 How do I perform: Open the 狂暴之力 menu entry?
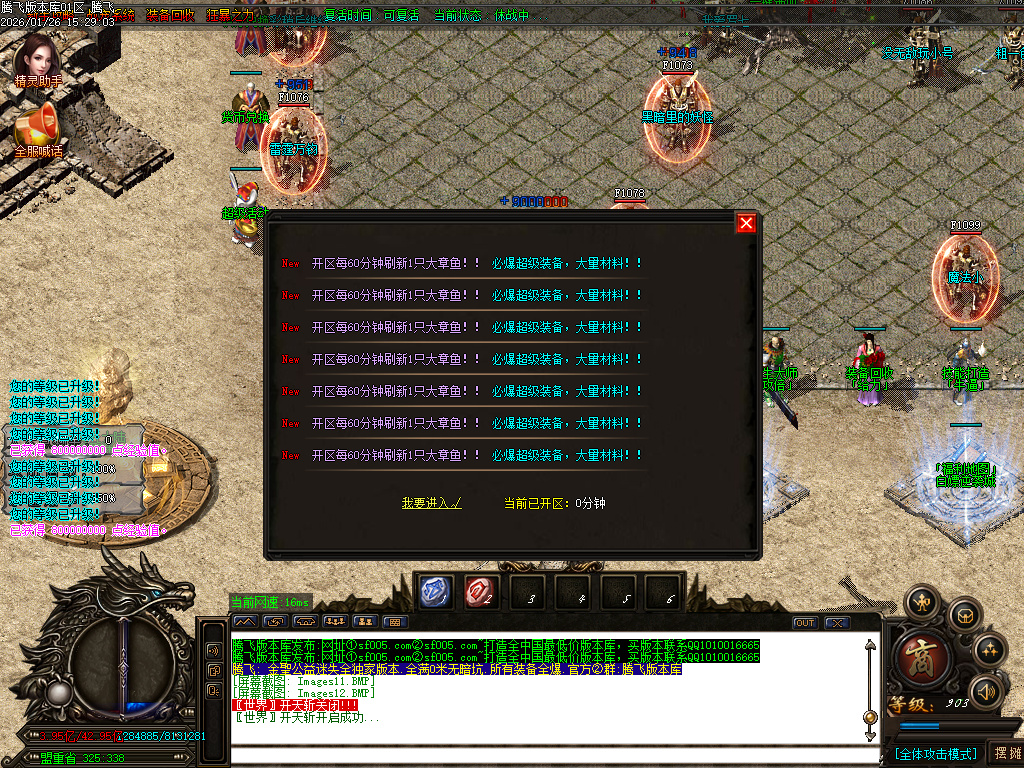230,15
